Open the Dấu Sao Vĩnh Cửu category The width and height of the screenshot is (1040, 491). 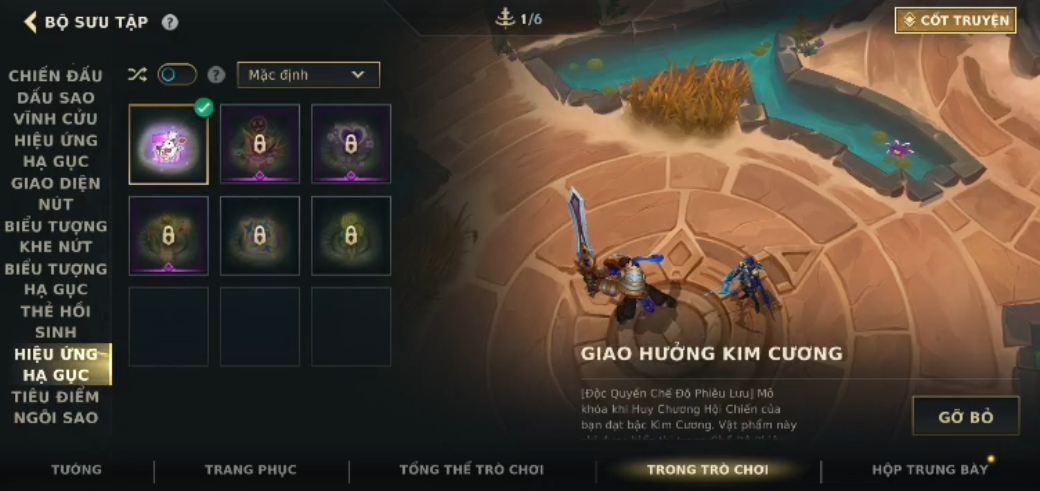[56, 108]
